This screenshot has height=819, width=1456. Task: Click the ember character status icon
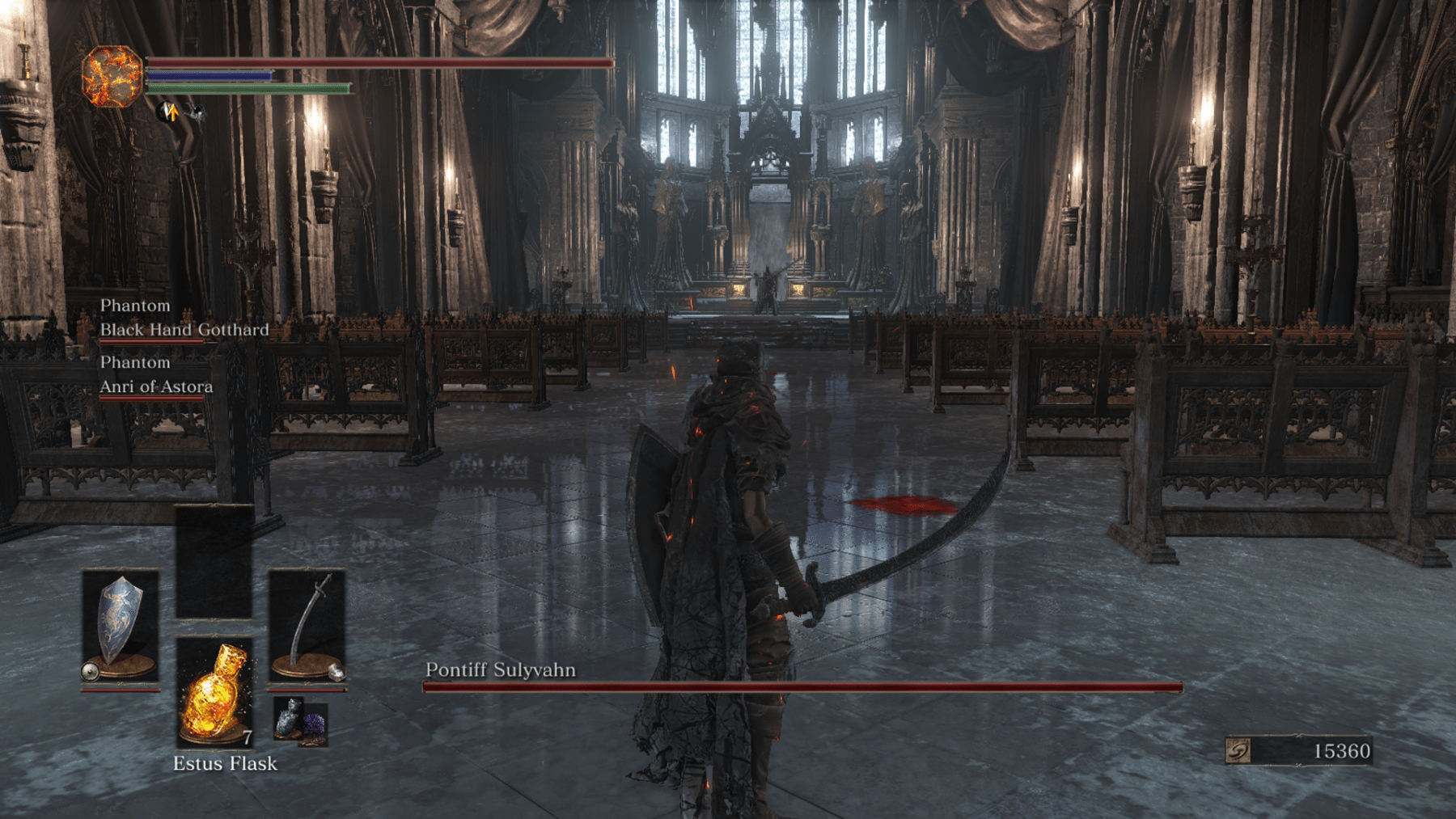click(x=112, y=77)
